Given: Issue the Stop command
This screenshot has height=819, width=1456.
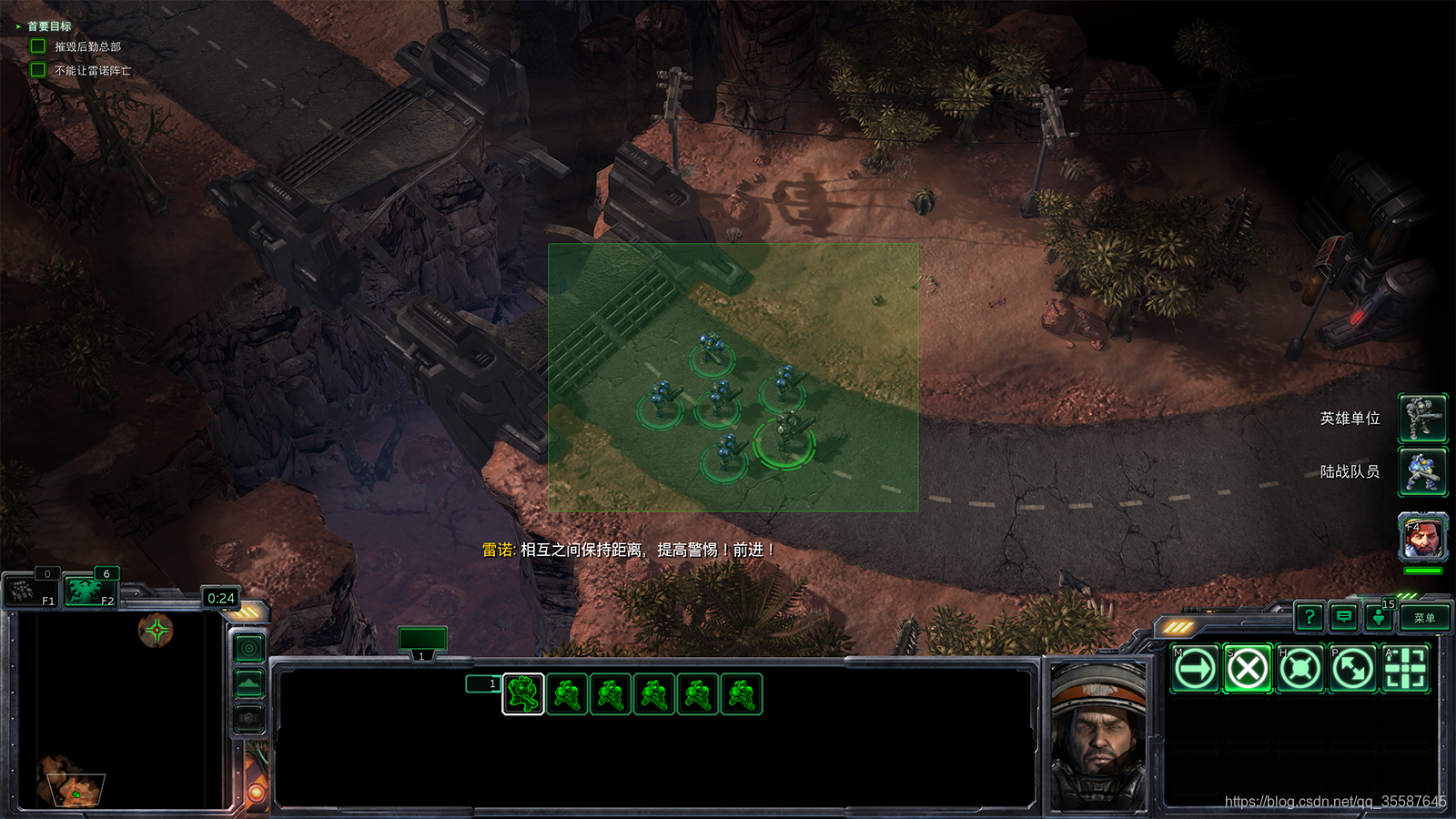Looking at the screenshot, I should tap(1248, 670).
